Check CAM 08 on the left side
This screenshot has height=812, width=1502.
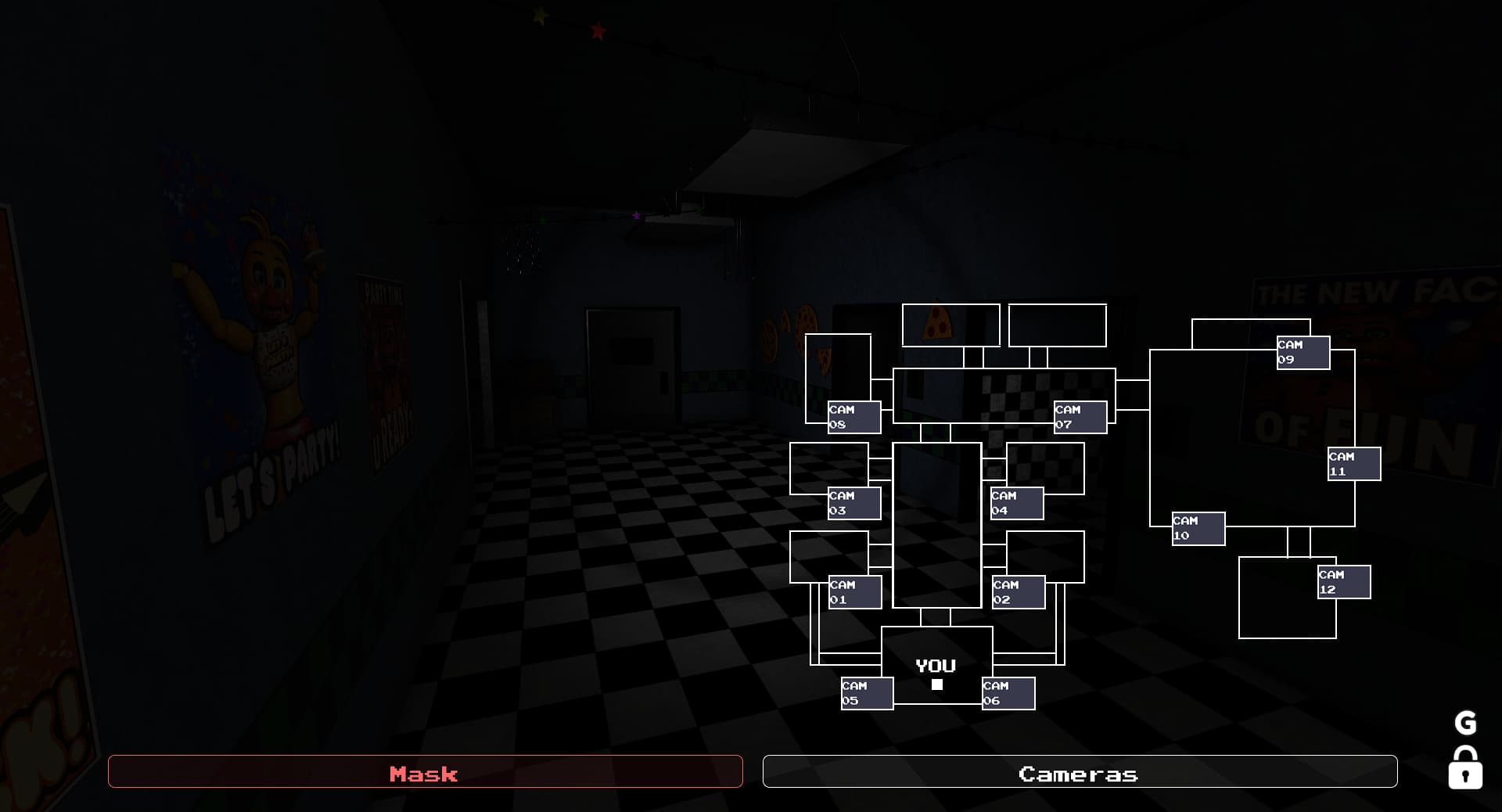pyautogui.click(x=853, y=415)
